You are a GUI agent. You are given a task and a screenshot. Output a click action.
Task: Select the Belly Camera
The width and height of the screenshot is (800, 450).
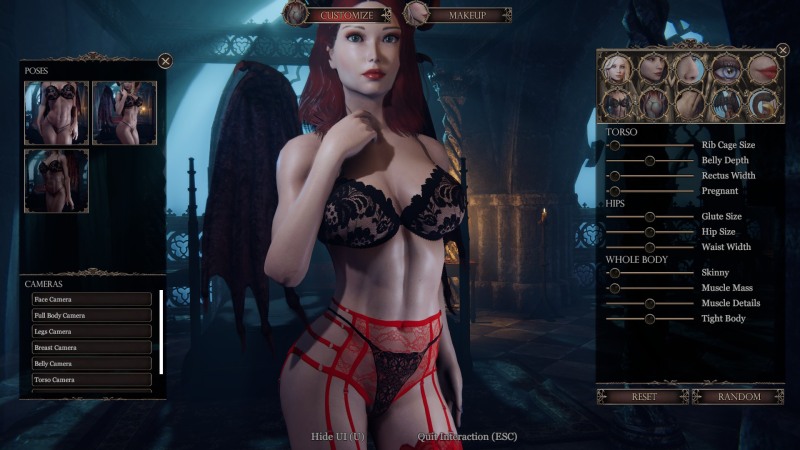[92, 364]
